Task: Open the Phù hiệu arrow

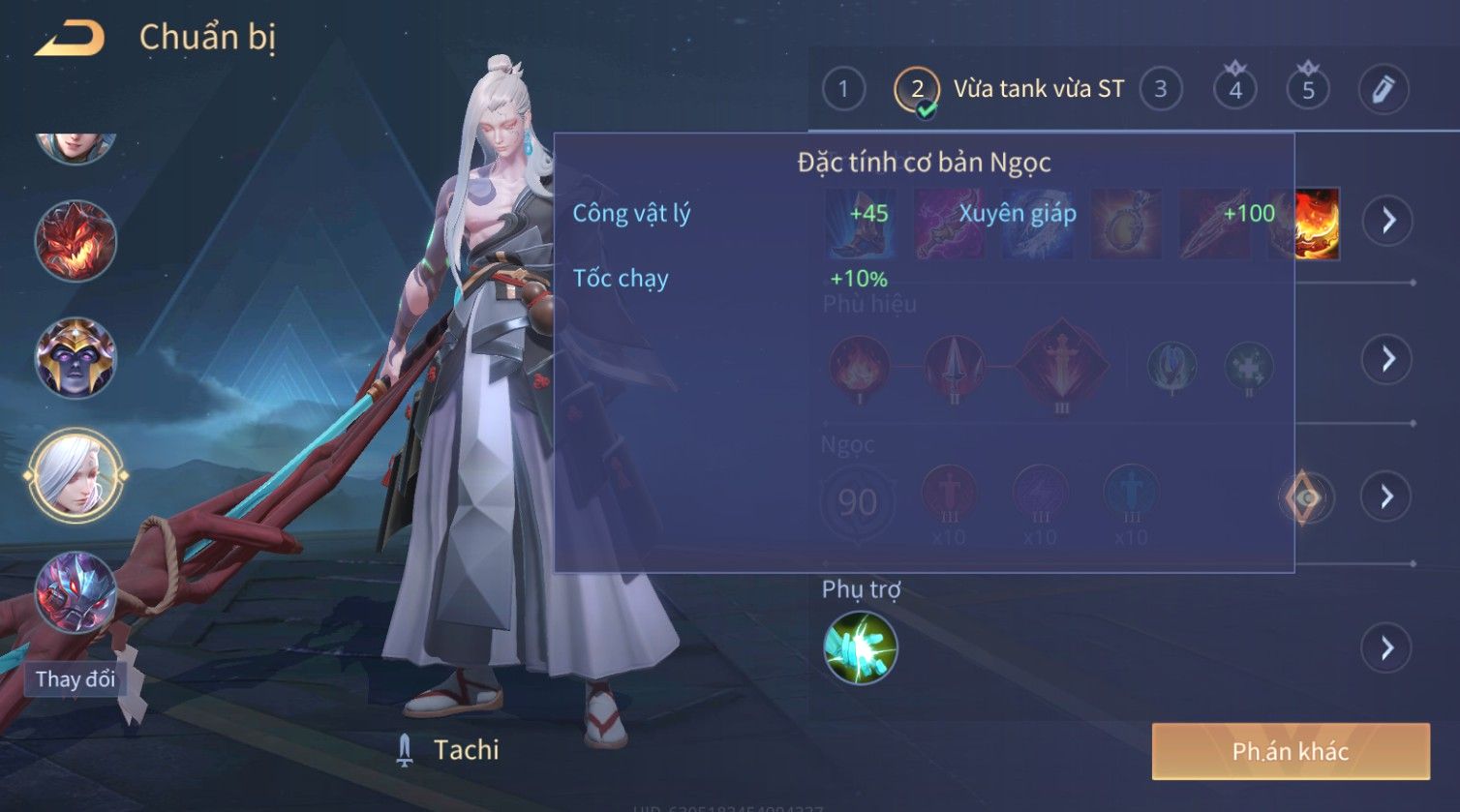Action: point(1387,359)
